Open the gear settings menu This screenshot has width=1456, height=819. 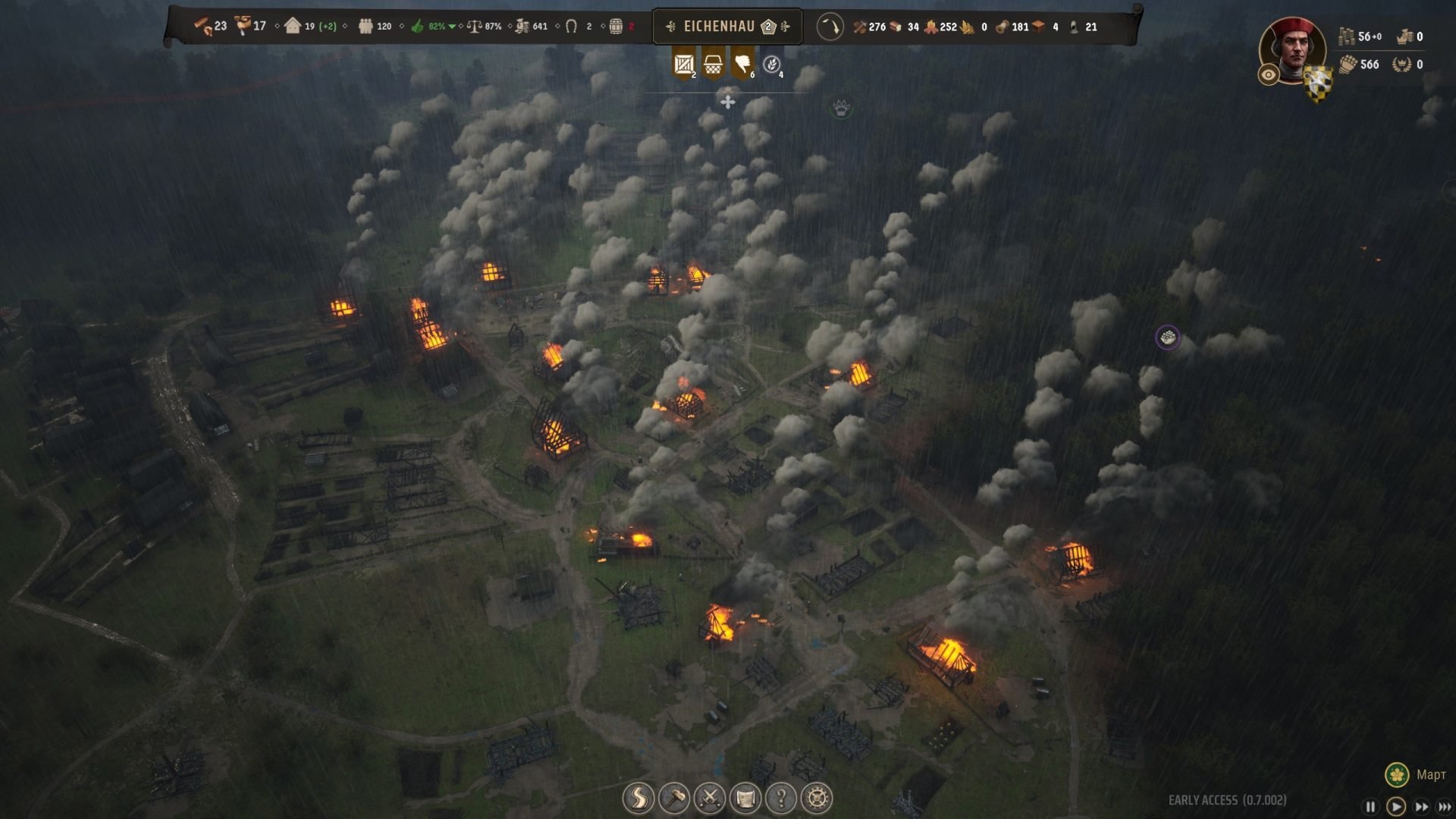click(x=817, y=798)
